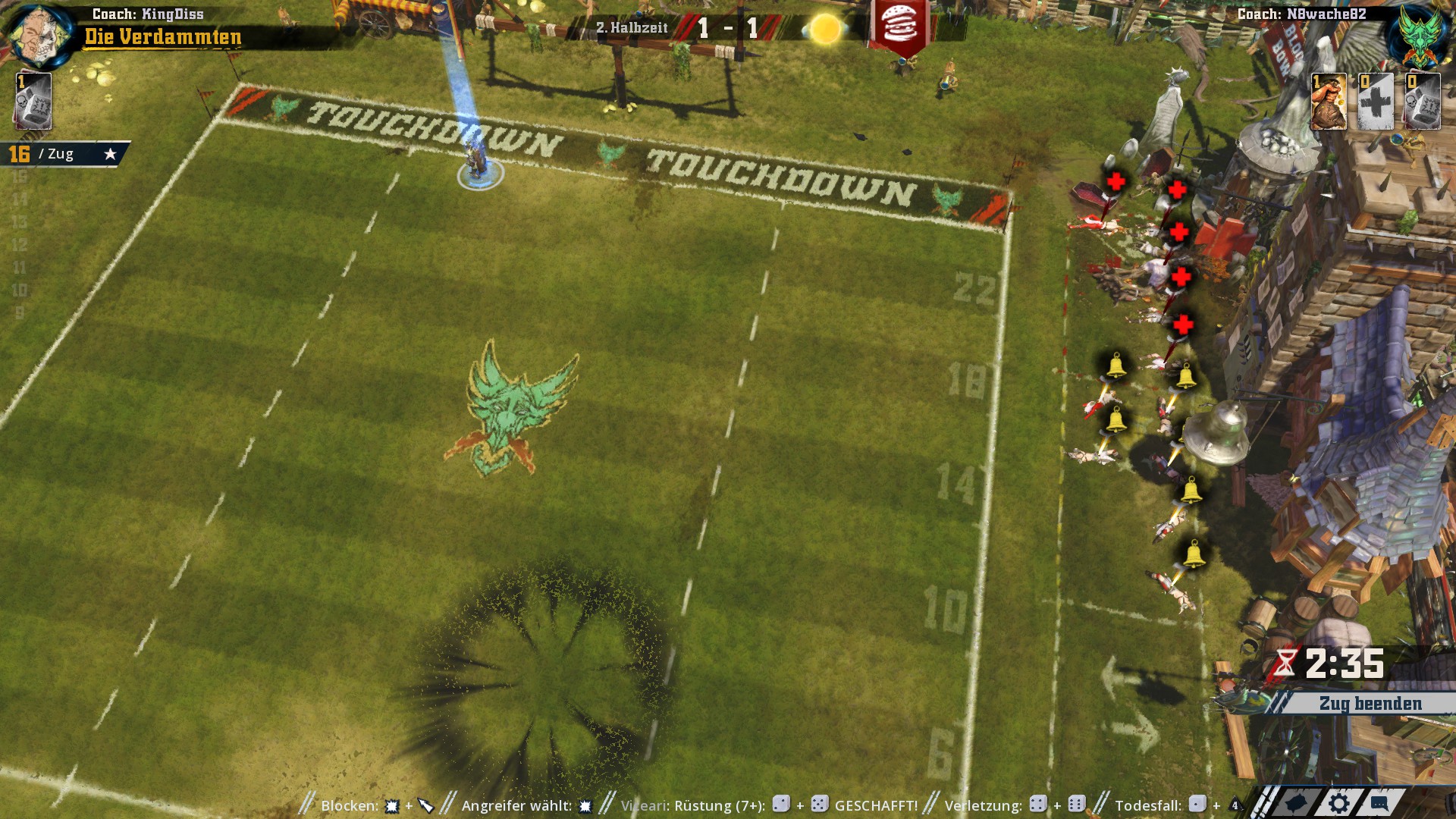Click the sun weather icon
The height and width of the screenshot is (819, 1456).
pos(825,30)
